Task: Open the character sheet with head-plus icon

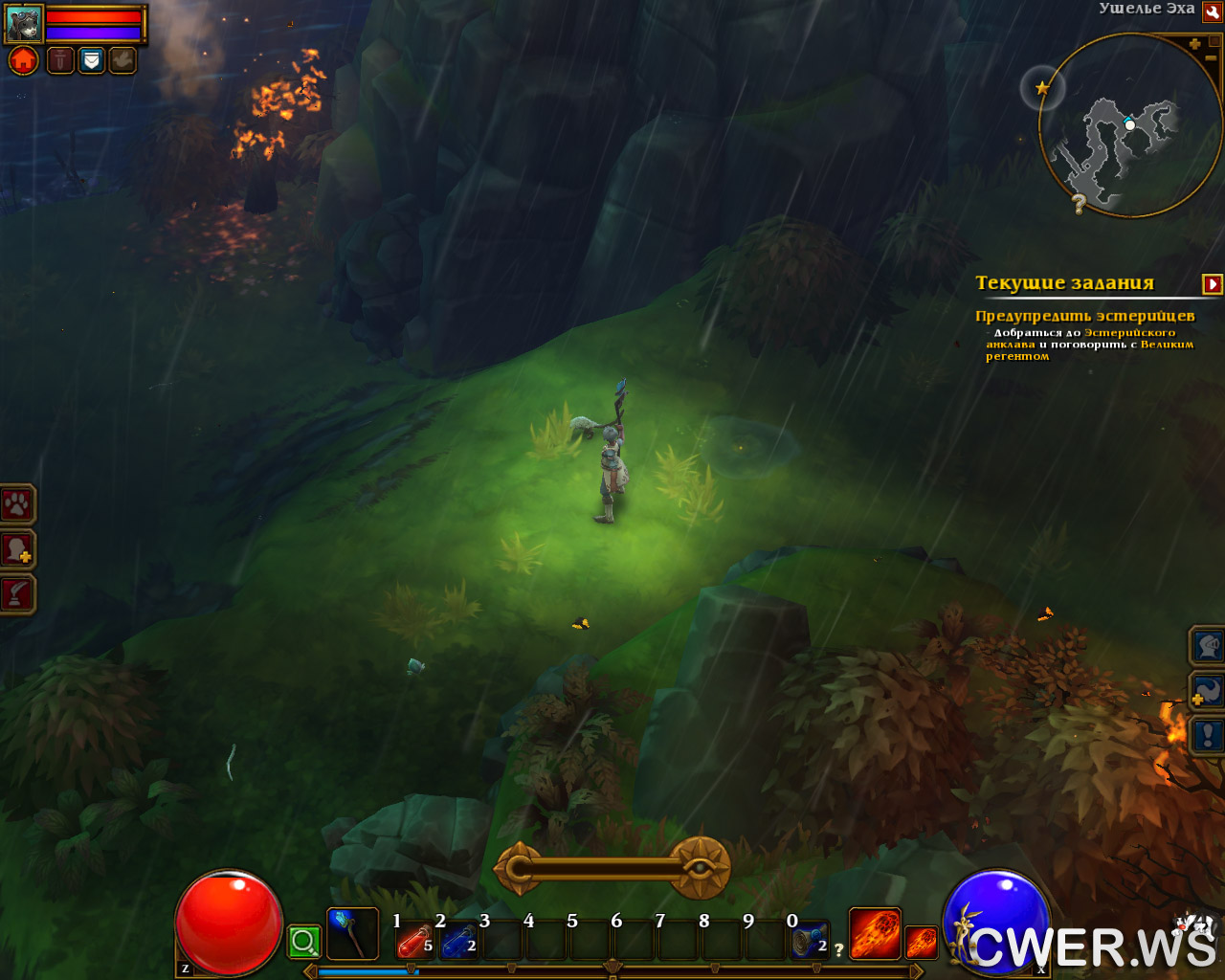Action: pos(17,550)
